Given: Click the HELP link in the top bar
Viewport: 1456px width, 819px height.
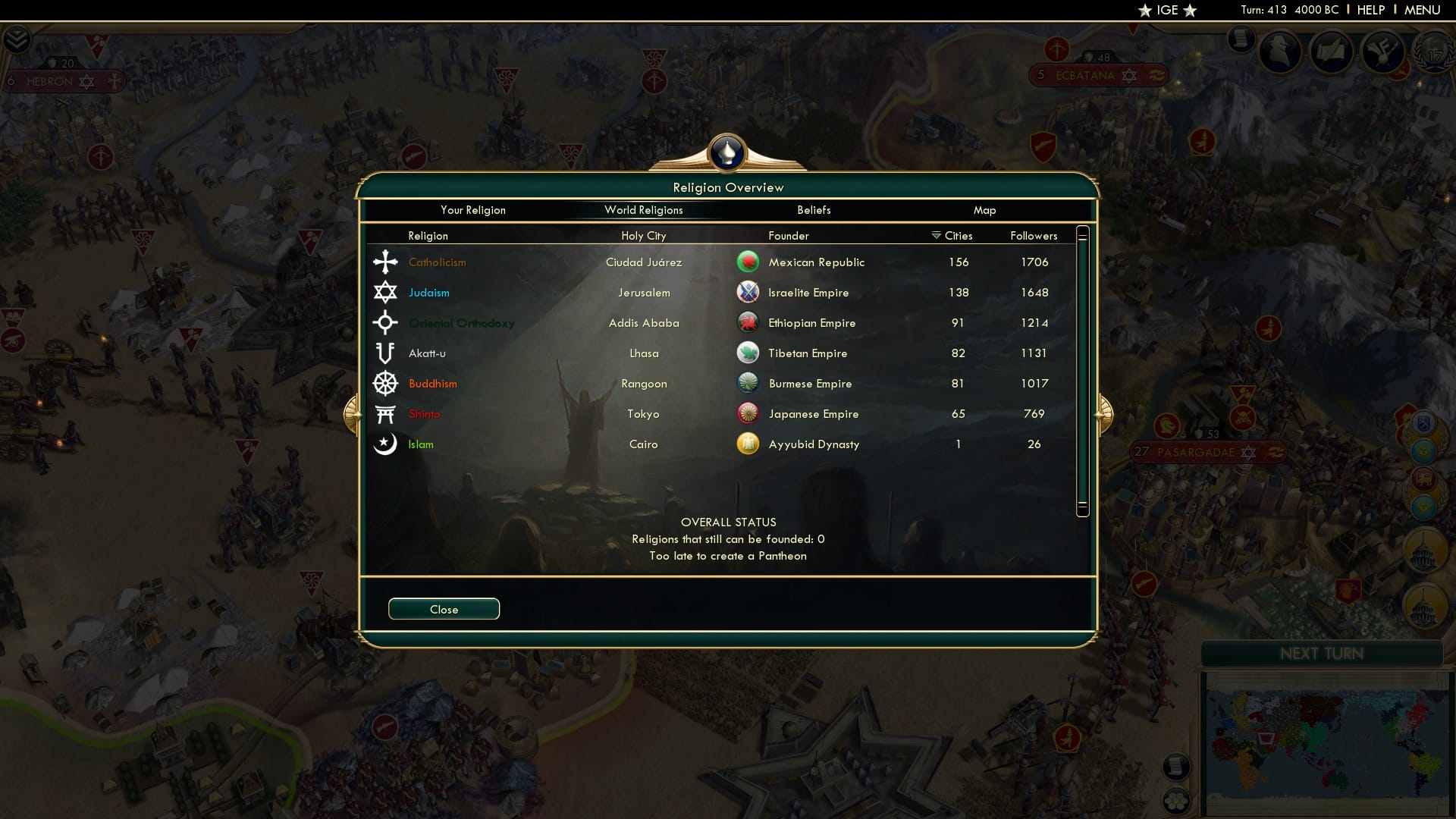Looking at the screenshot, I should (x=1370, y=10).
